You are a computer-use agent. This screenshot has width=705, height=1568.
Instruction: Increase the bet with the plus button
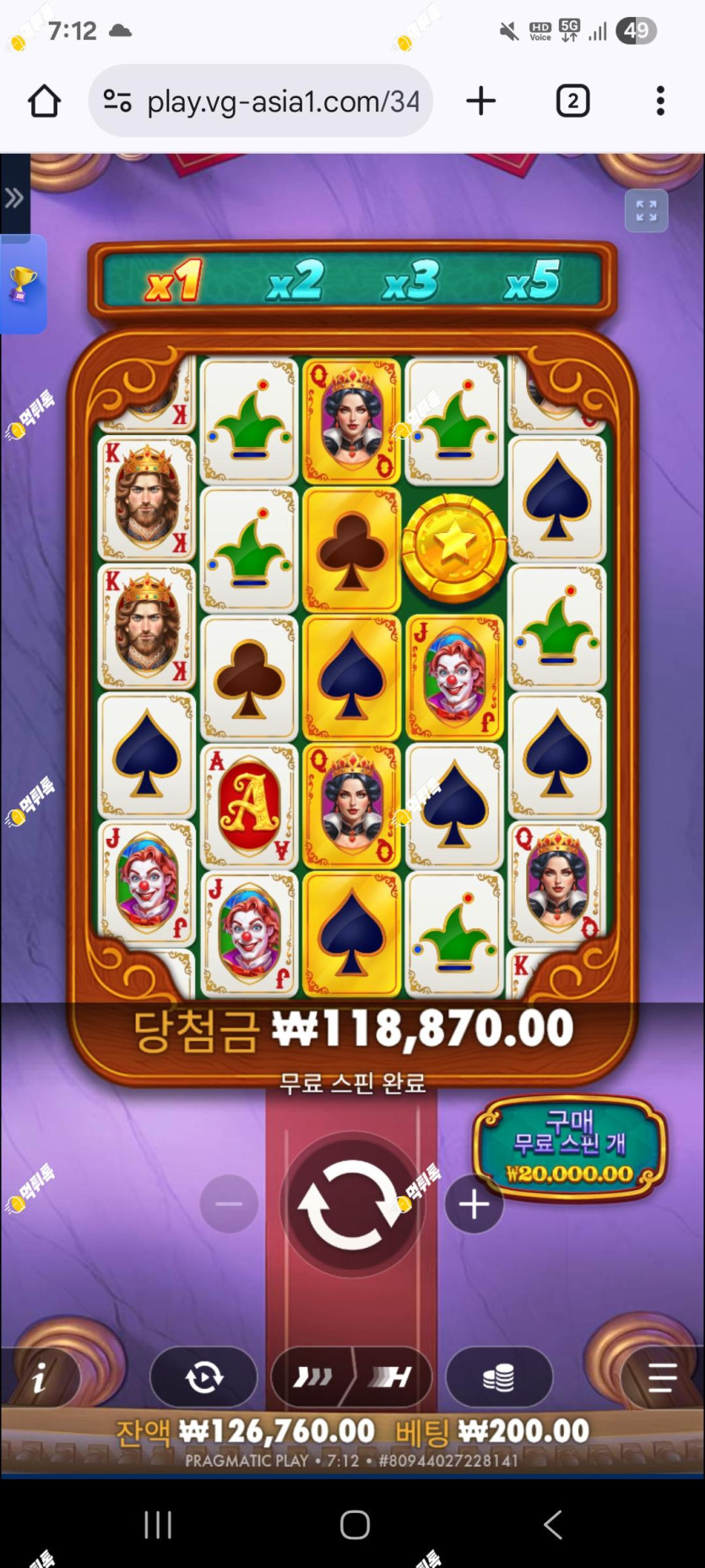[x=474, y=1205]
